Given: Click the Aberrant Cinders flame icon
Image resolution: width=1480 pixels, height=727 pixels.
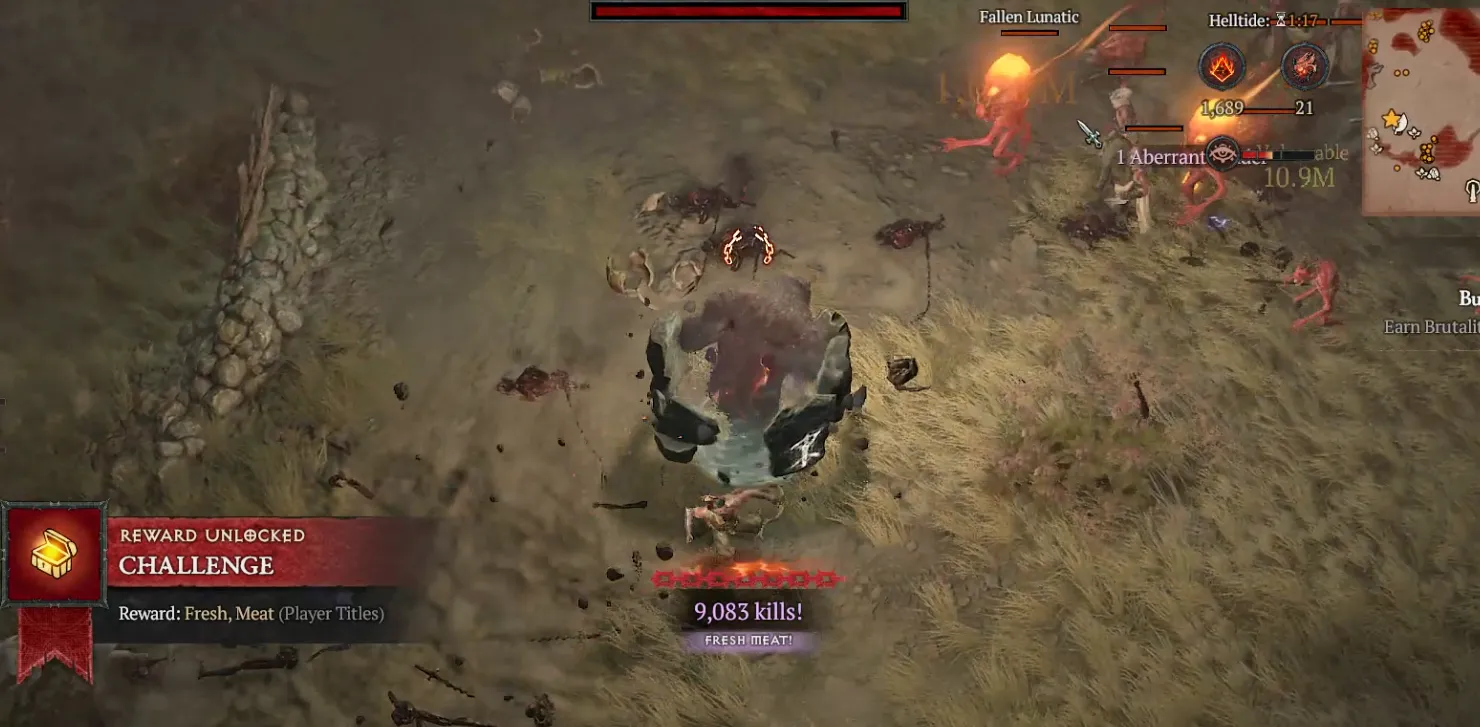Looking at the screenshot, I should (1222, 67).
